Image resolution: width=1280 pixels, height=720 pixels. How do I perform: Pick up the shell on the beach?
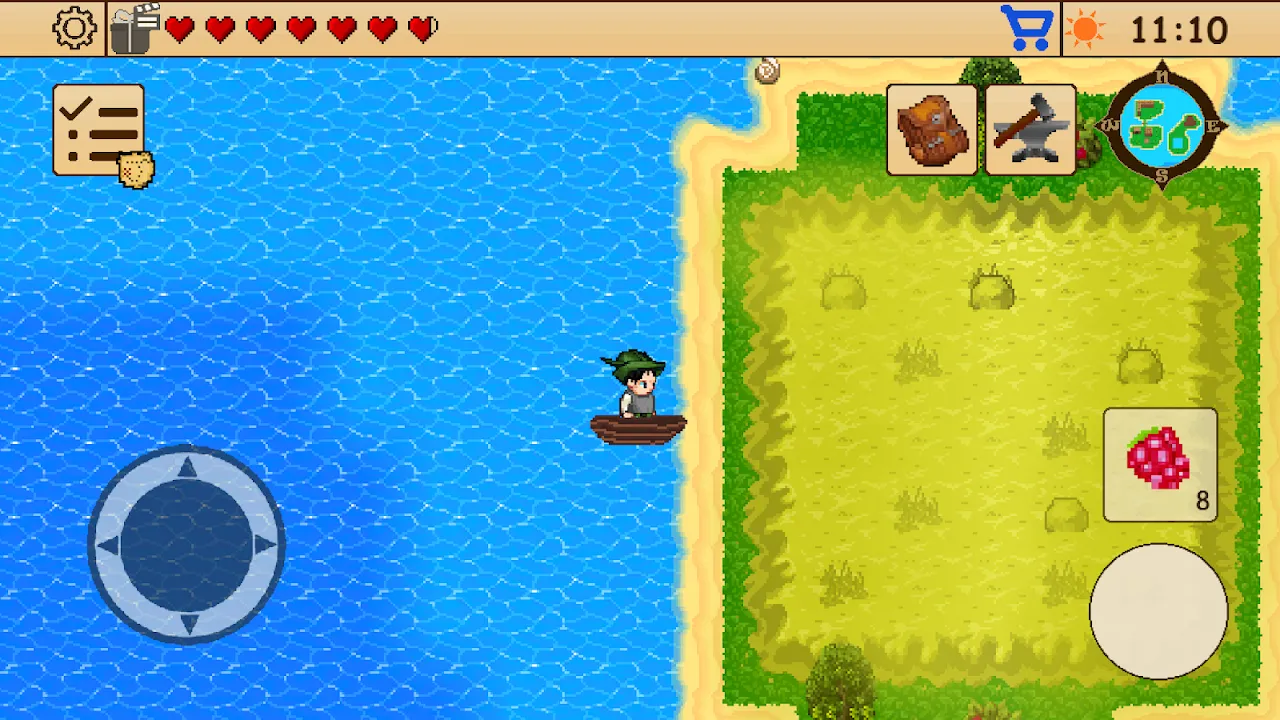[x=767, y=72]
